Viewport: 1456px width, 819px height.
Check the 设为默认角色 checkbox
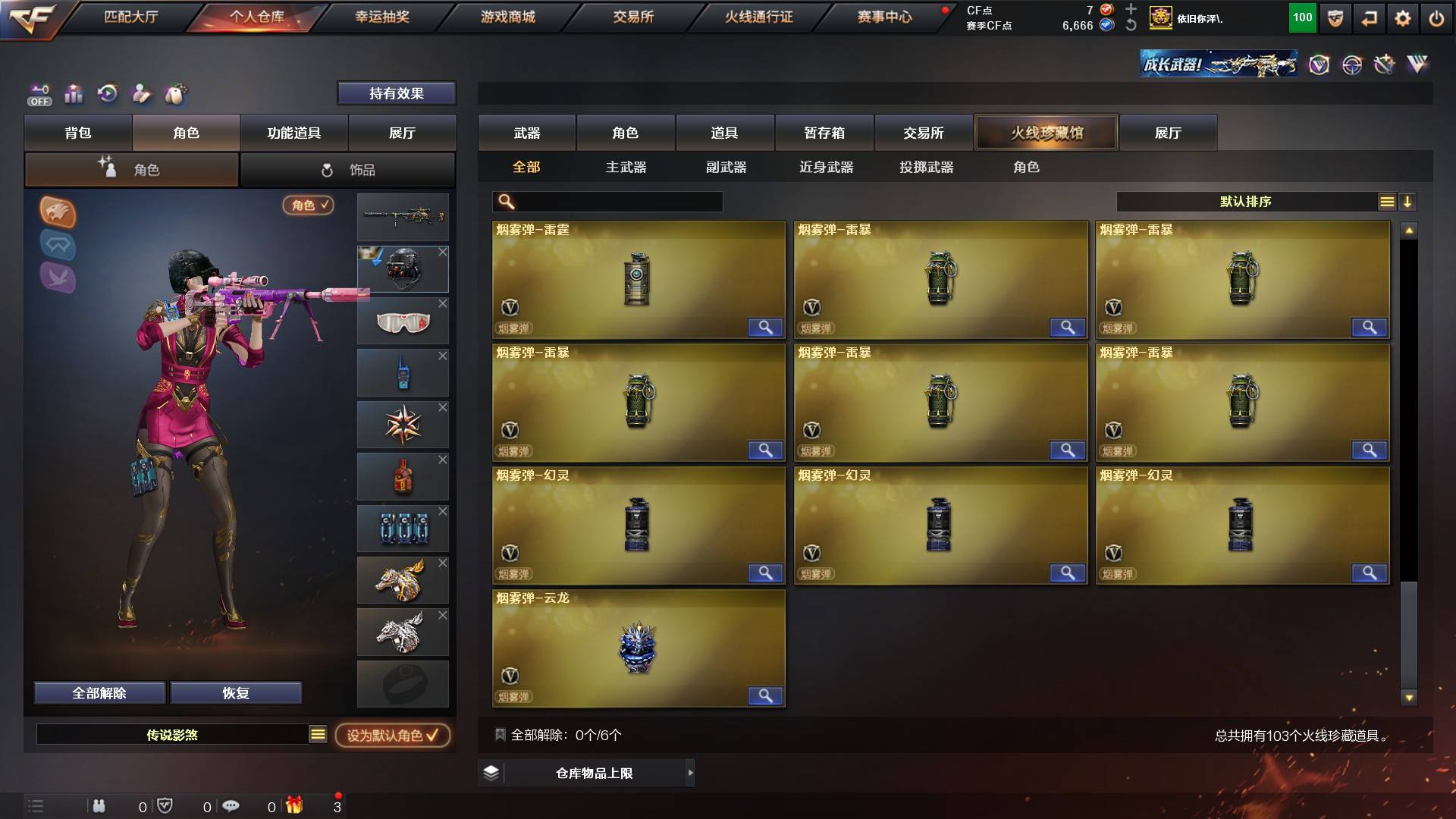[x=435, y=736]
